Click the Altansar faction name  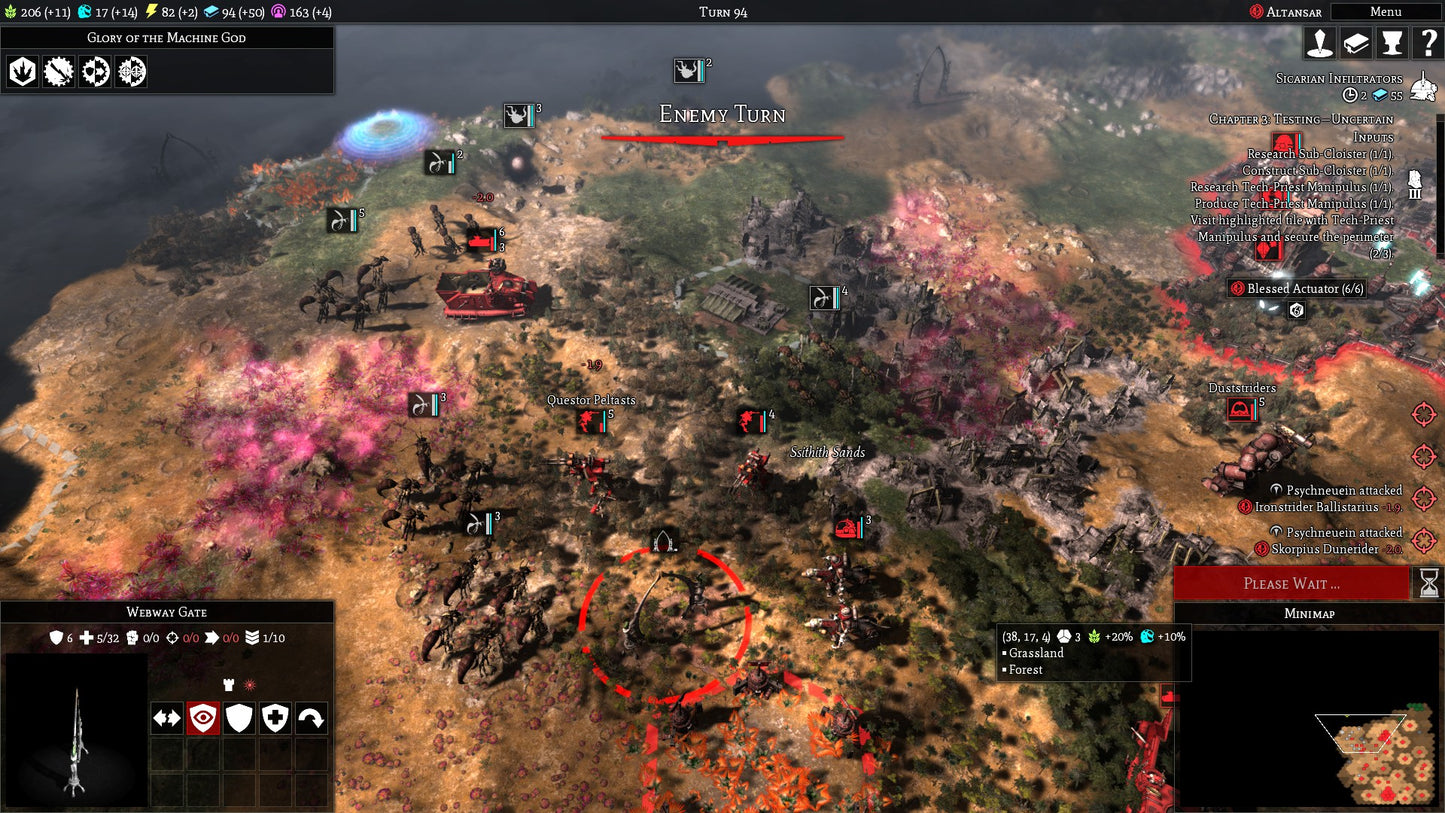1290,12
